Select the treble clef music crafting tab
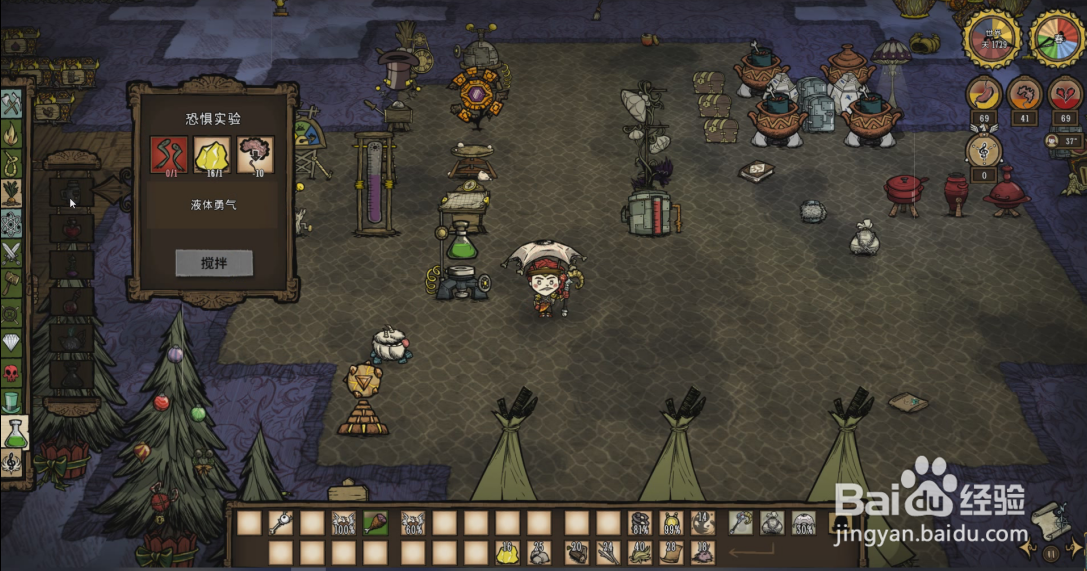 [12, 462]
